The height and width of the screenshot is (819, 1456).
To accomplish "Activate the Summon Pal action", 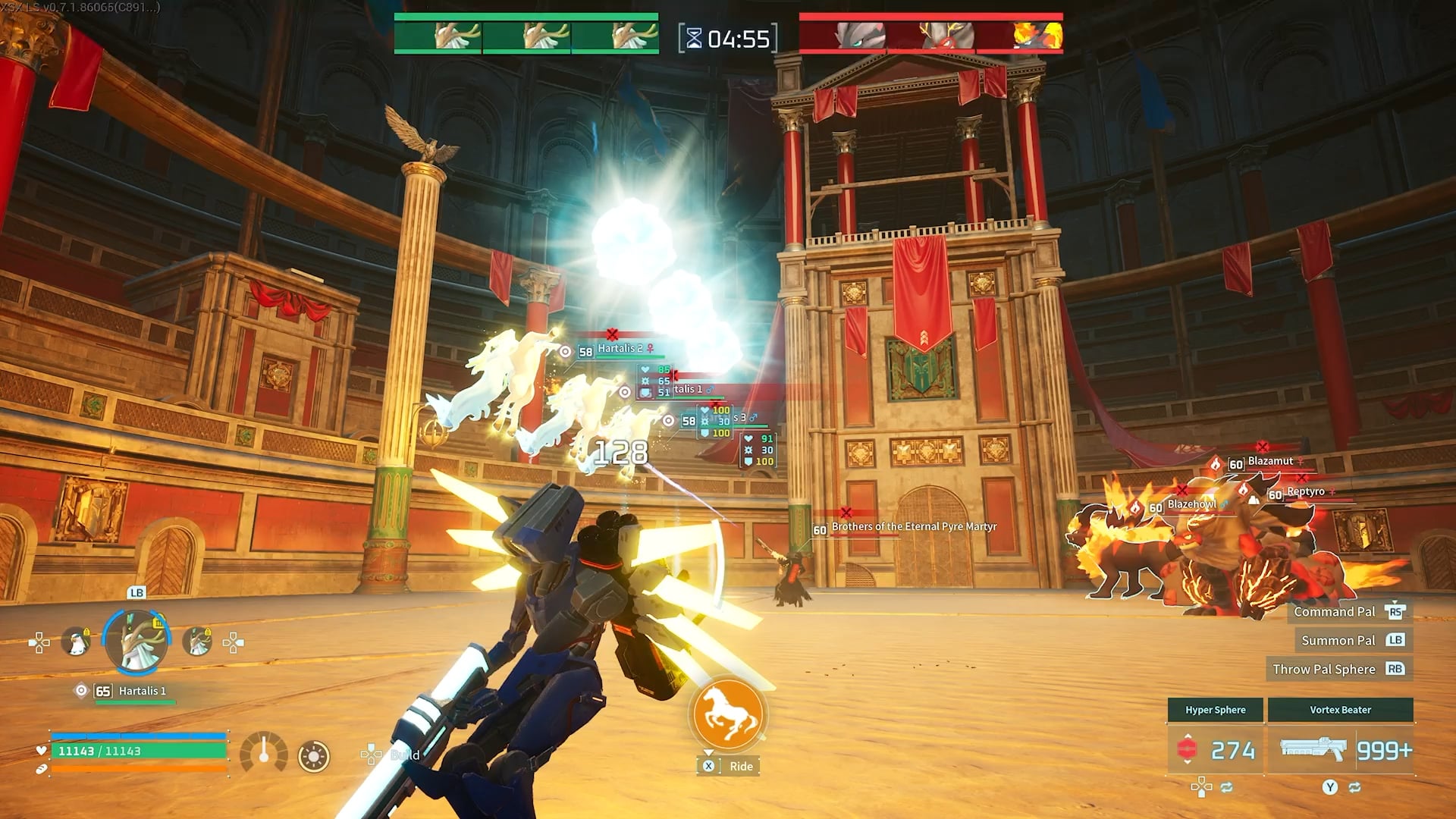I will point(1338,640).
